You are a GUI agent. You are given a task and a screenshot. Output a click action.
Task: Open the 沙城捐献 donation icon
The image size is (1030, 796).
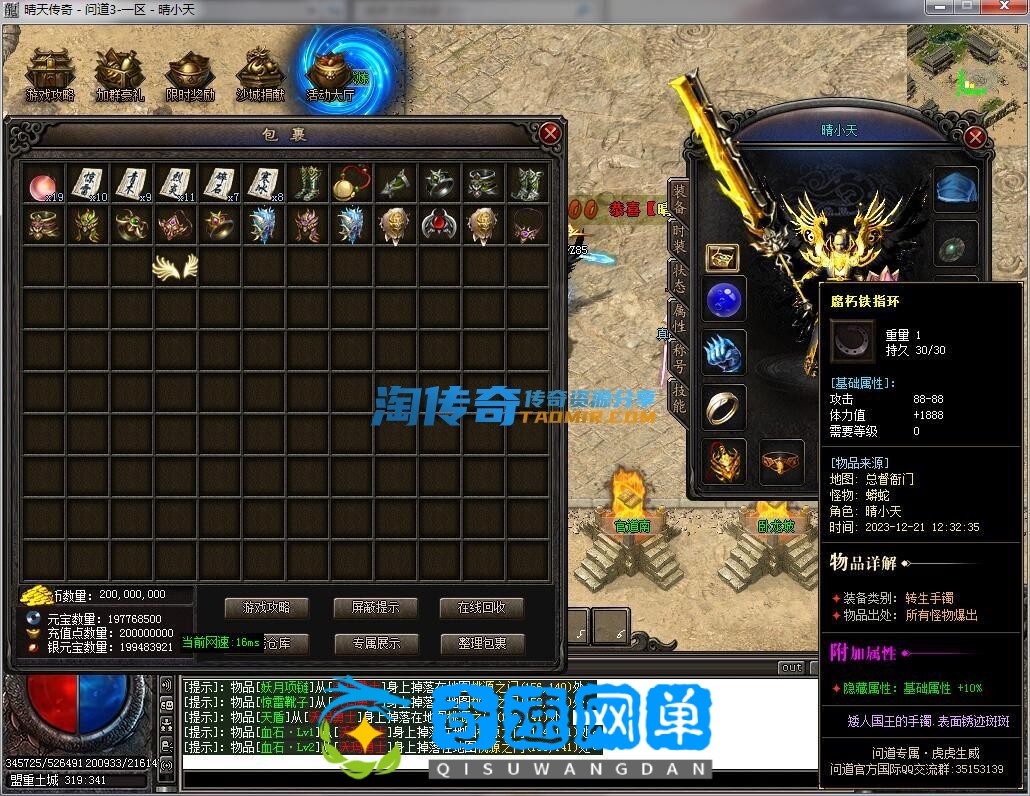[260, 75]
